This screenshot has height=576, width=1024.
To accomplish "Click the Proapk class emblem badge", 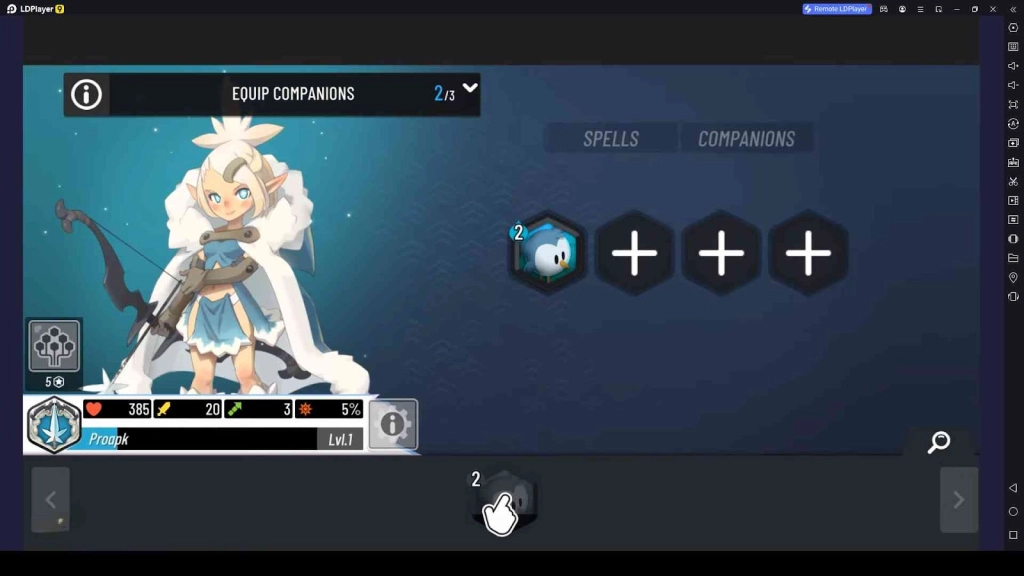I will (x=54, y=425).
